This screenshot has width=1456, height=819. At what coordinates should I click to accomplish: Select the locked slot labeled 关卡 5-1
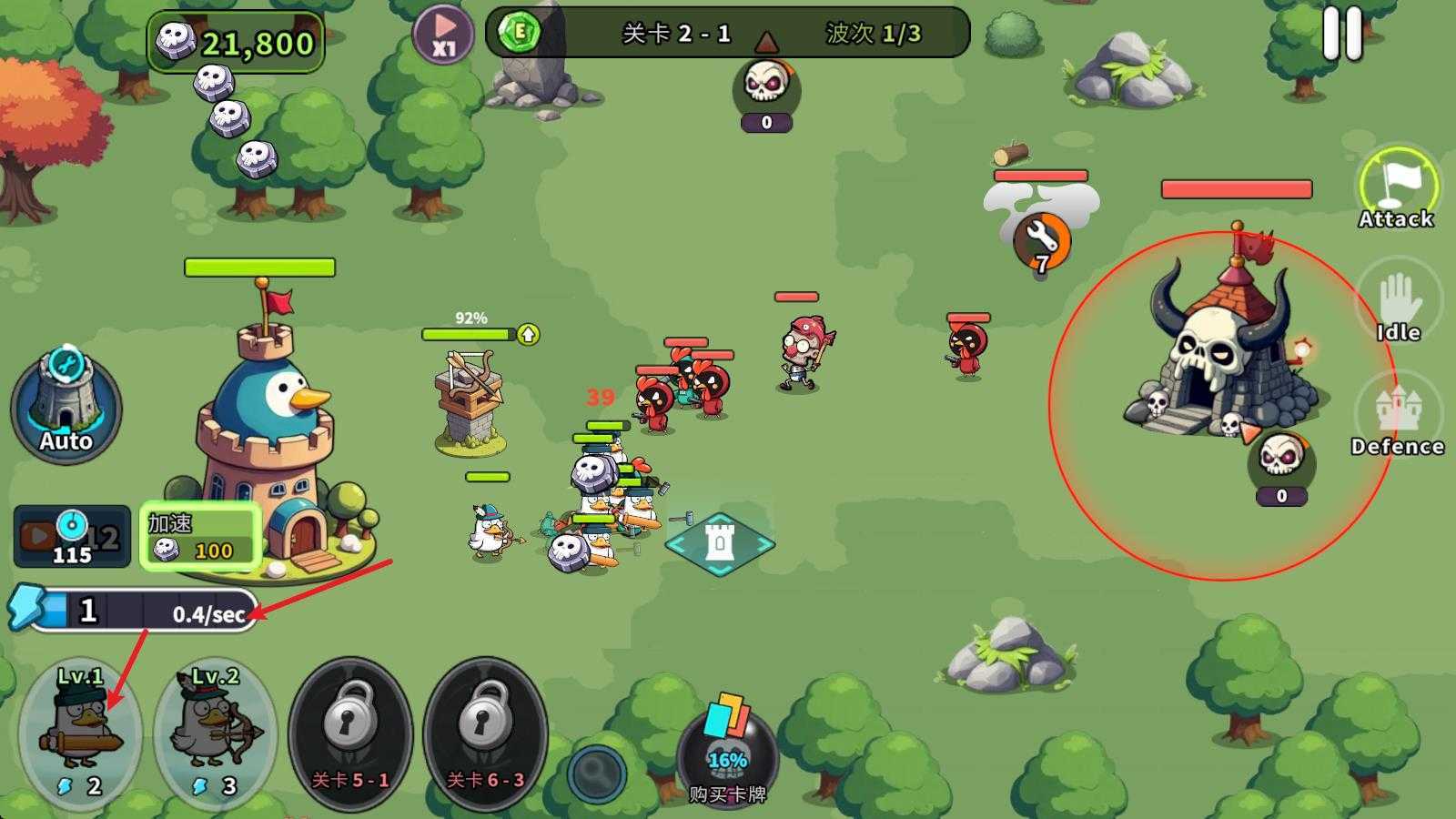pos(350,733)
